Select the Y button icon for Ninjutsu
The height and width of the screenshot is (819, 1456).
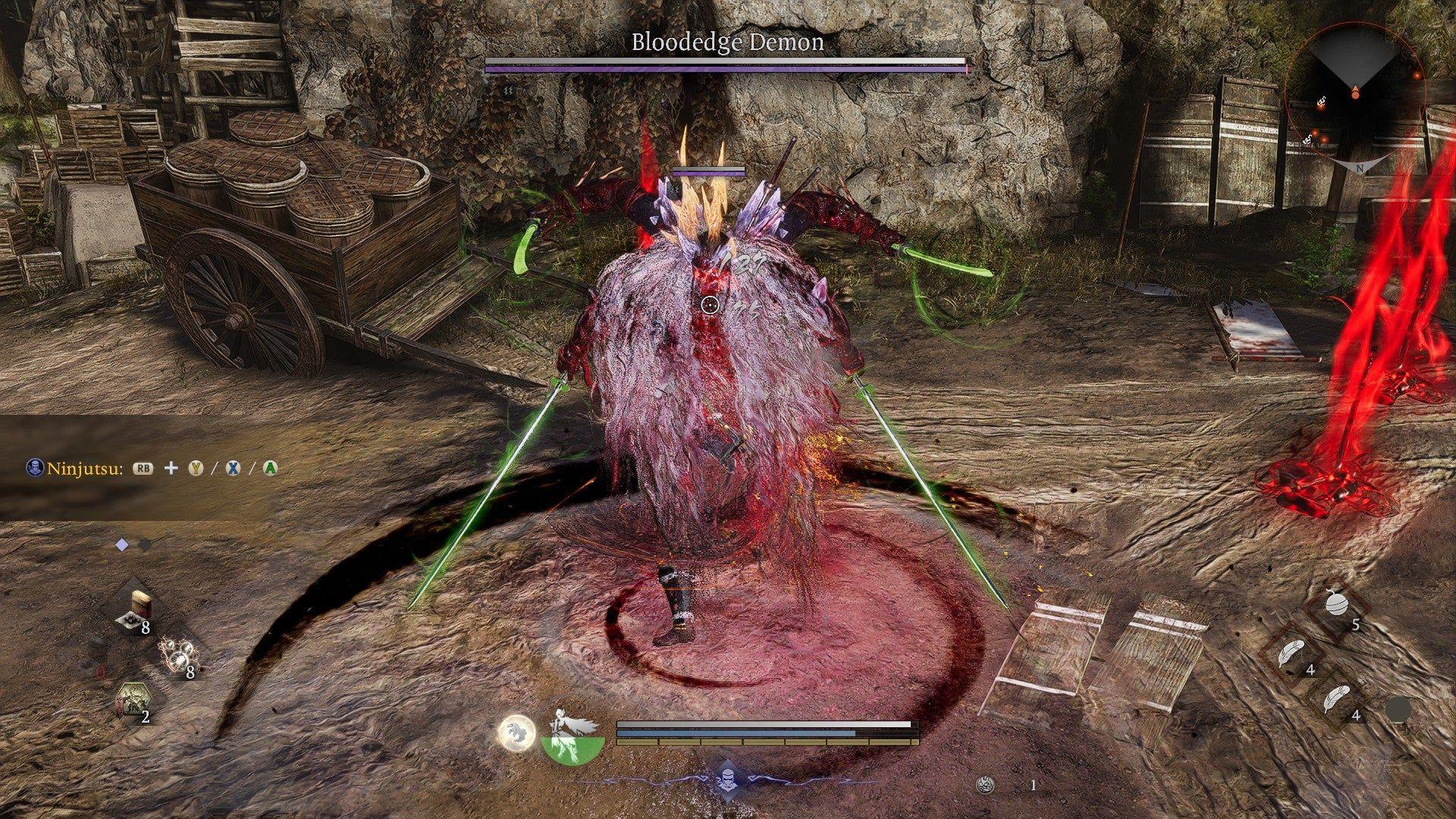click(196, 467)
